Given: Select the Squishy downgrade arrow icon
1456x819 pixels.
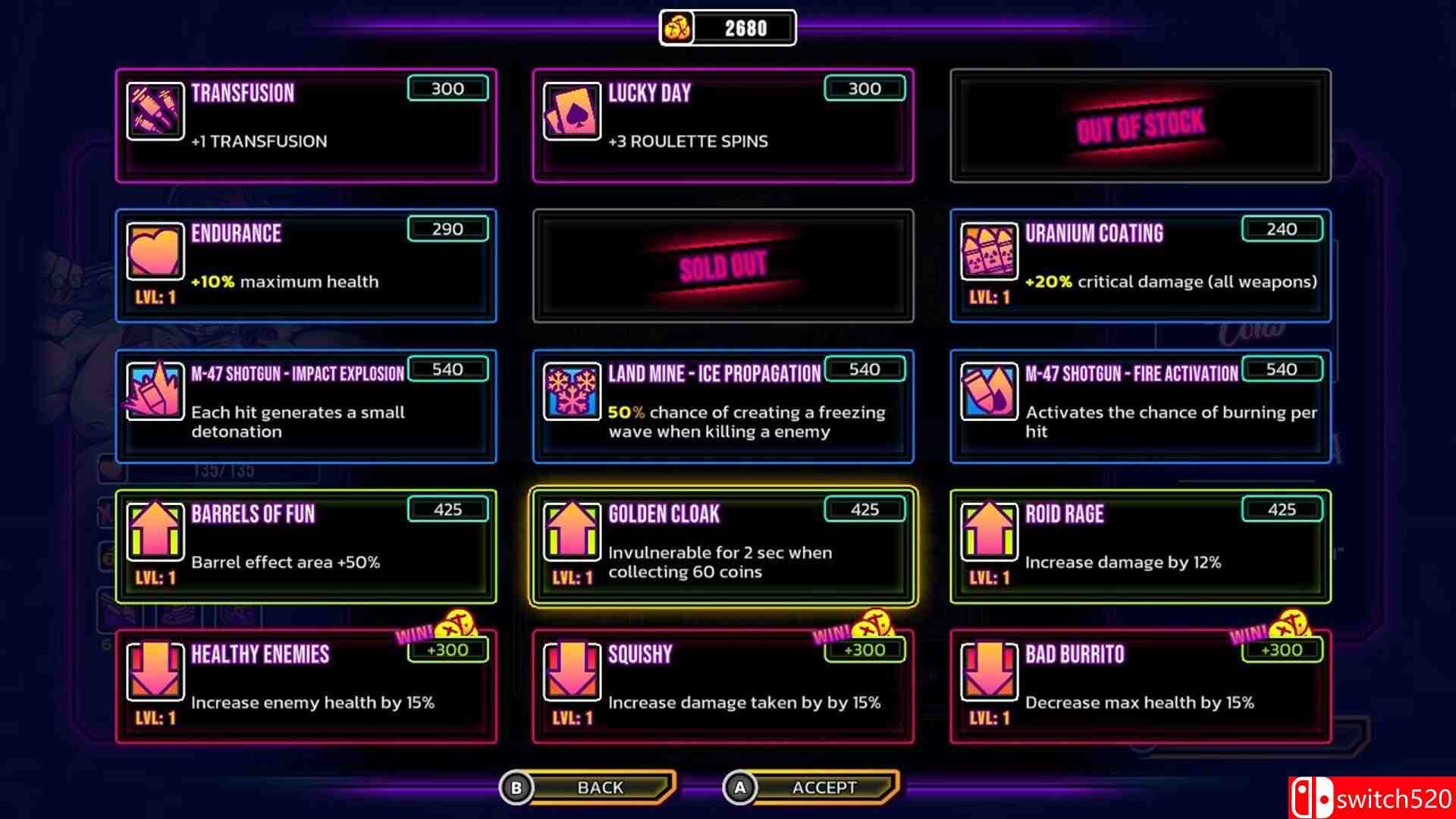Looking at the screenshot, I should tap(573, 673).
